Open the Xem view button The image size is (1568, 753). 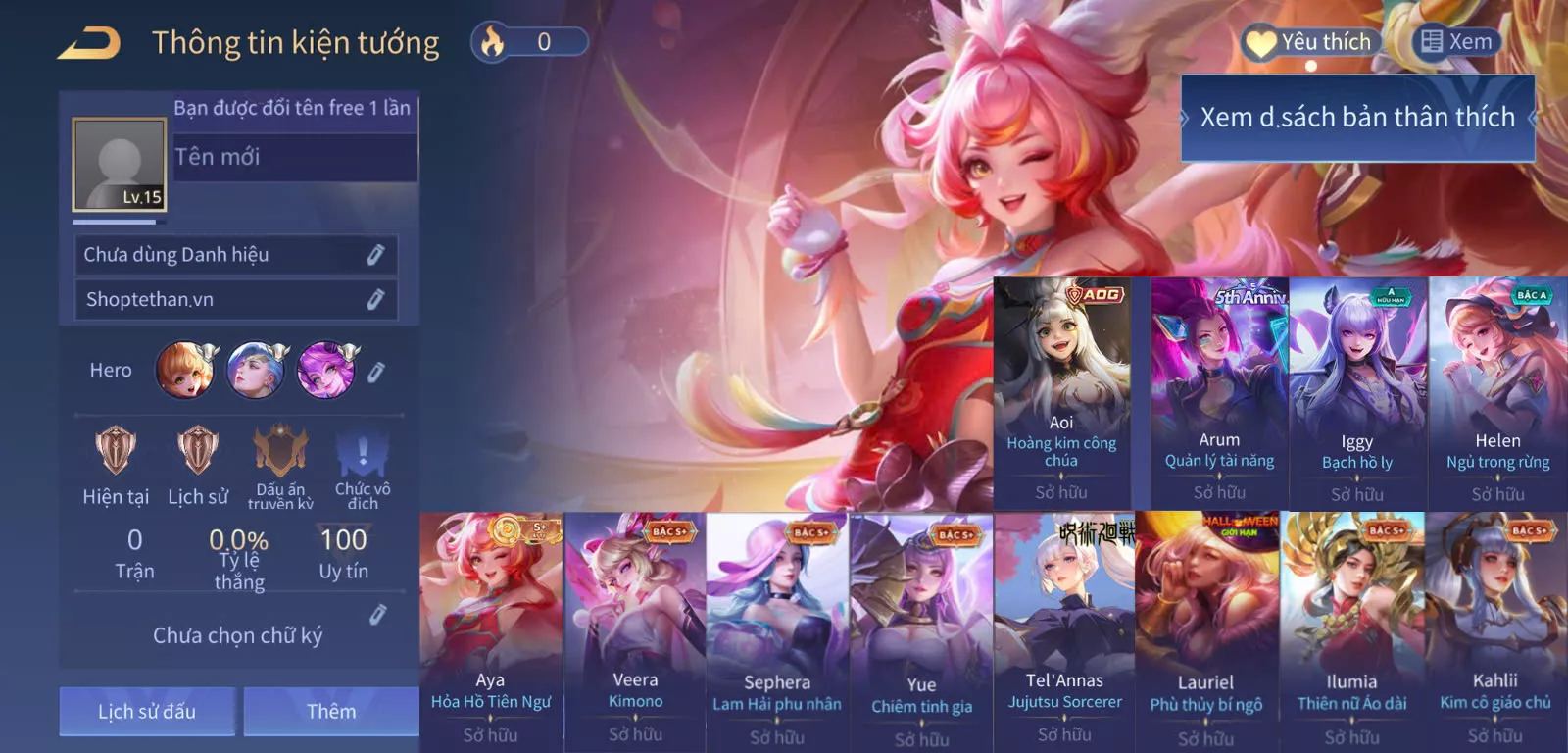point(1456,42)
